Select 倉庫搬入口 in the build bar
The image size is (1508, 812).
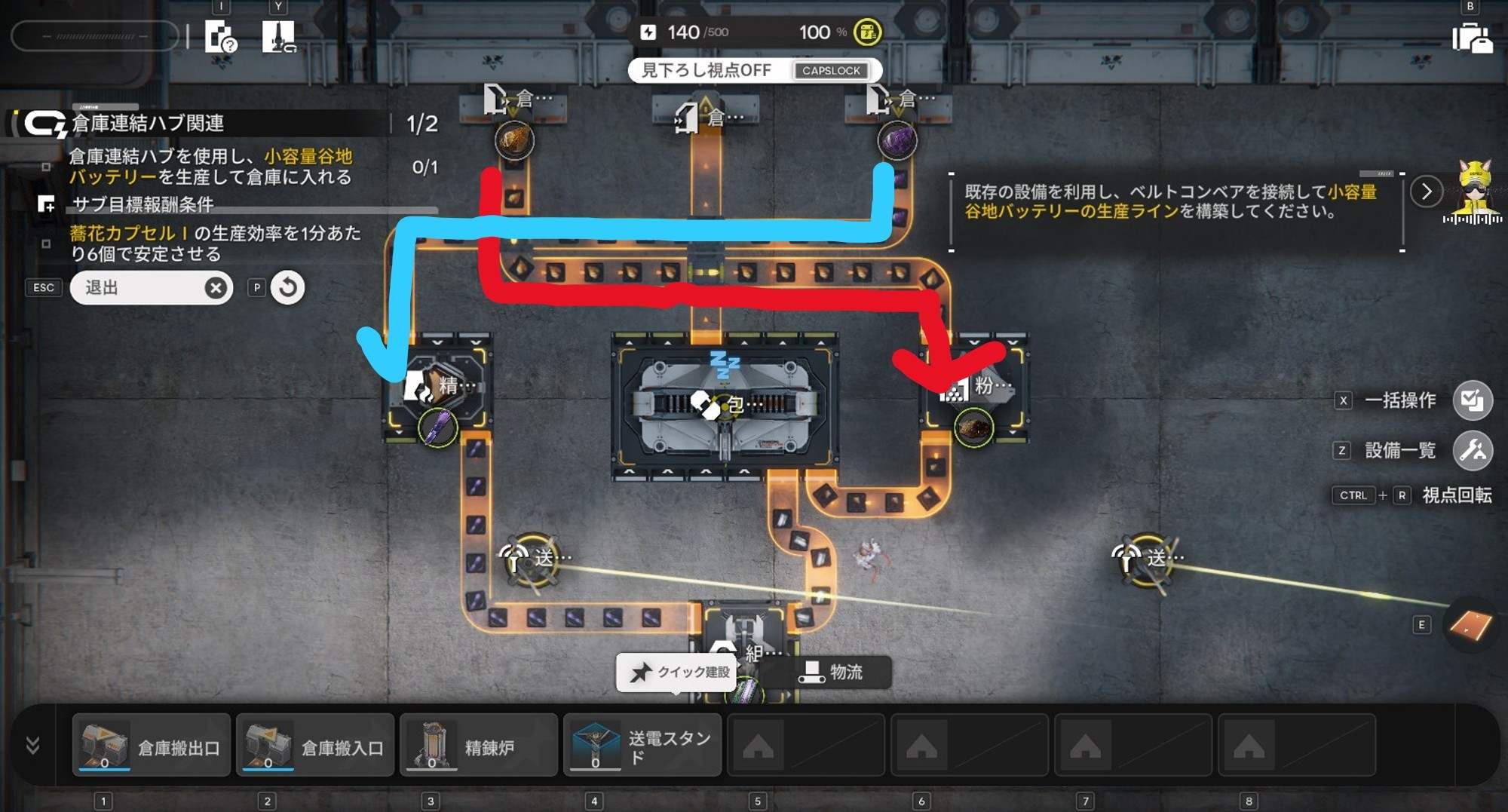(x=315, y=746)
